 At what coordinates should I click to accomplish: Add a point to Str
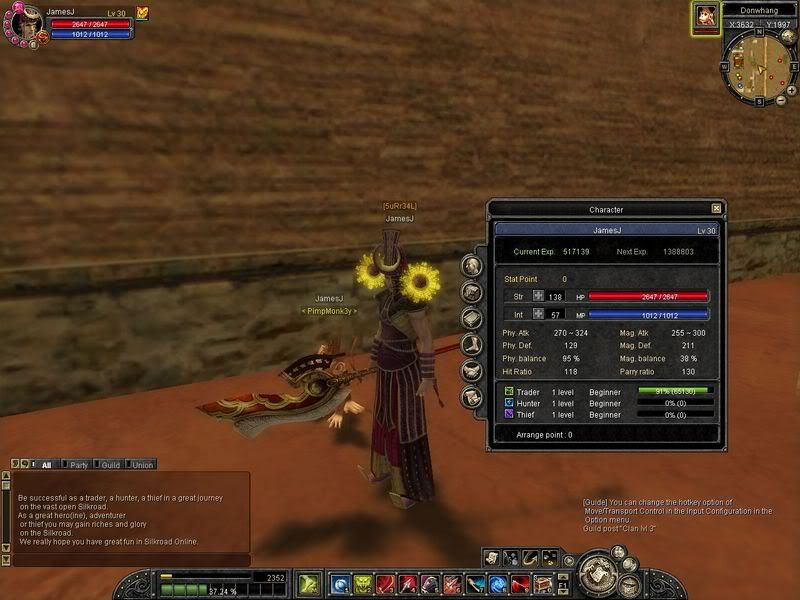[538, 296]
